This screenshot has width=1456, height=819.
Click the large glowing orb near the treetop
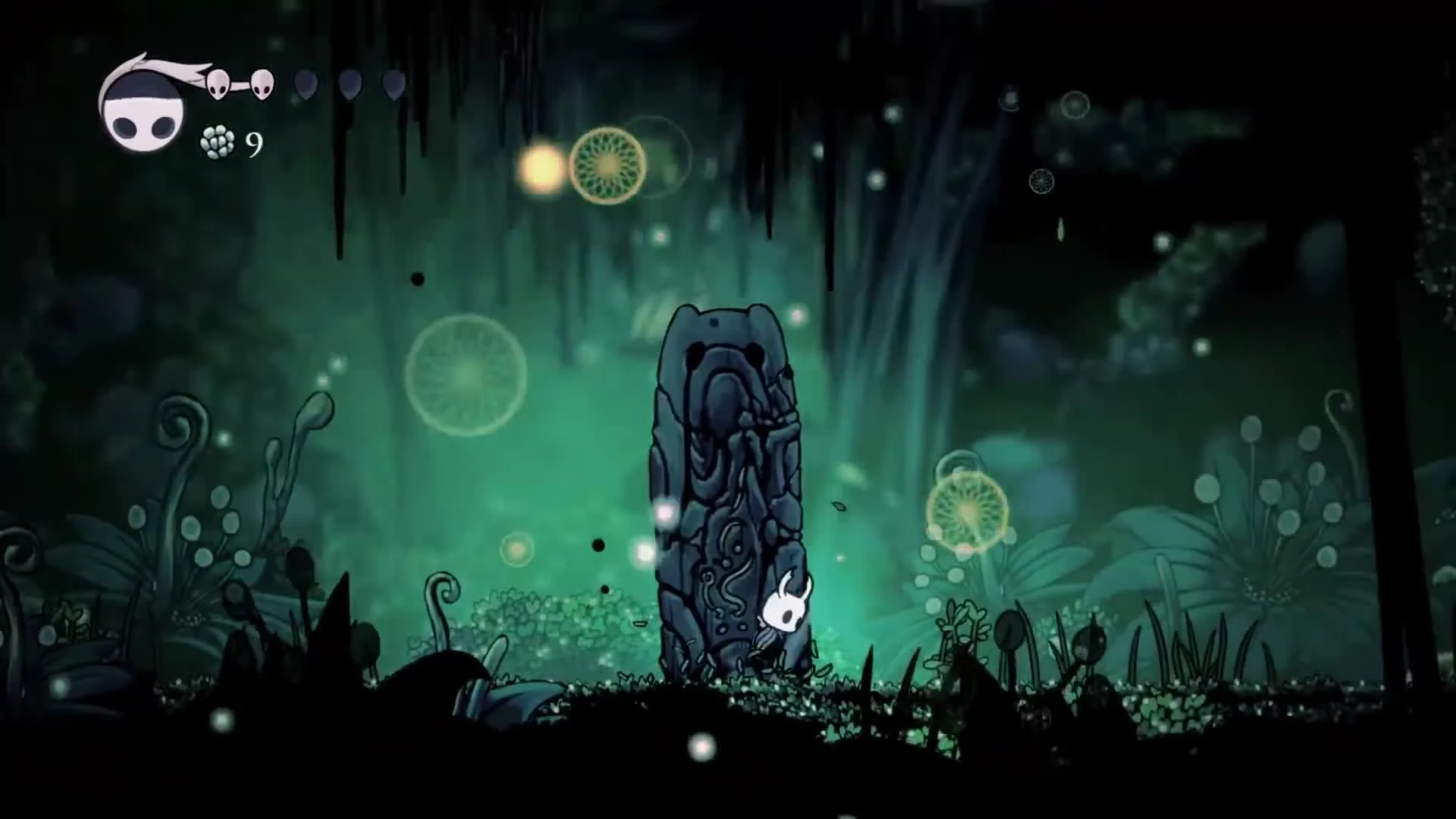pos(605,163)
